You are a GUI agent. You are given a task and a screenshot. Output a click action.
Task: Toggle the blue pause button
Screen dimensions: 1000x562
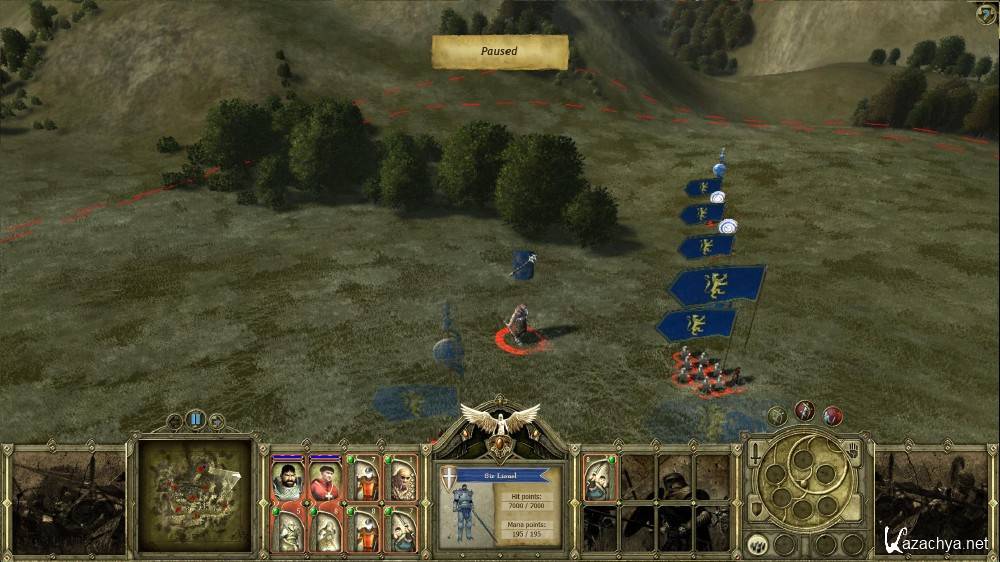click(x=196, y=420)
